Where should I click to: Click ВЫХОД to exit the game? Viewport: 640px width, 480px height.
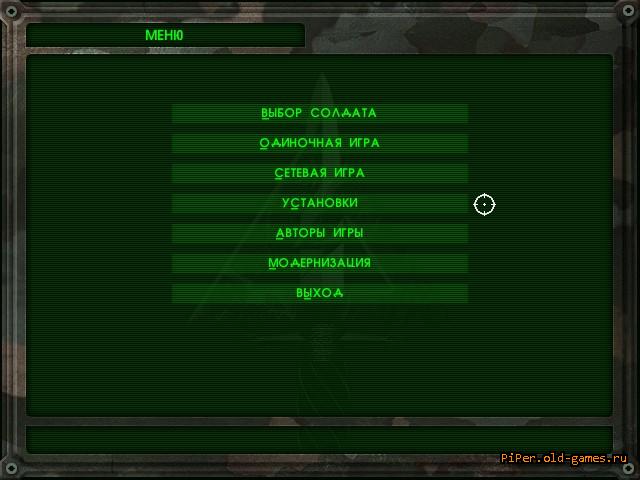click(x=319, y=293)
